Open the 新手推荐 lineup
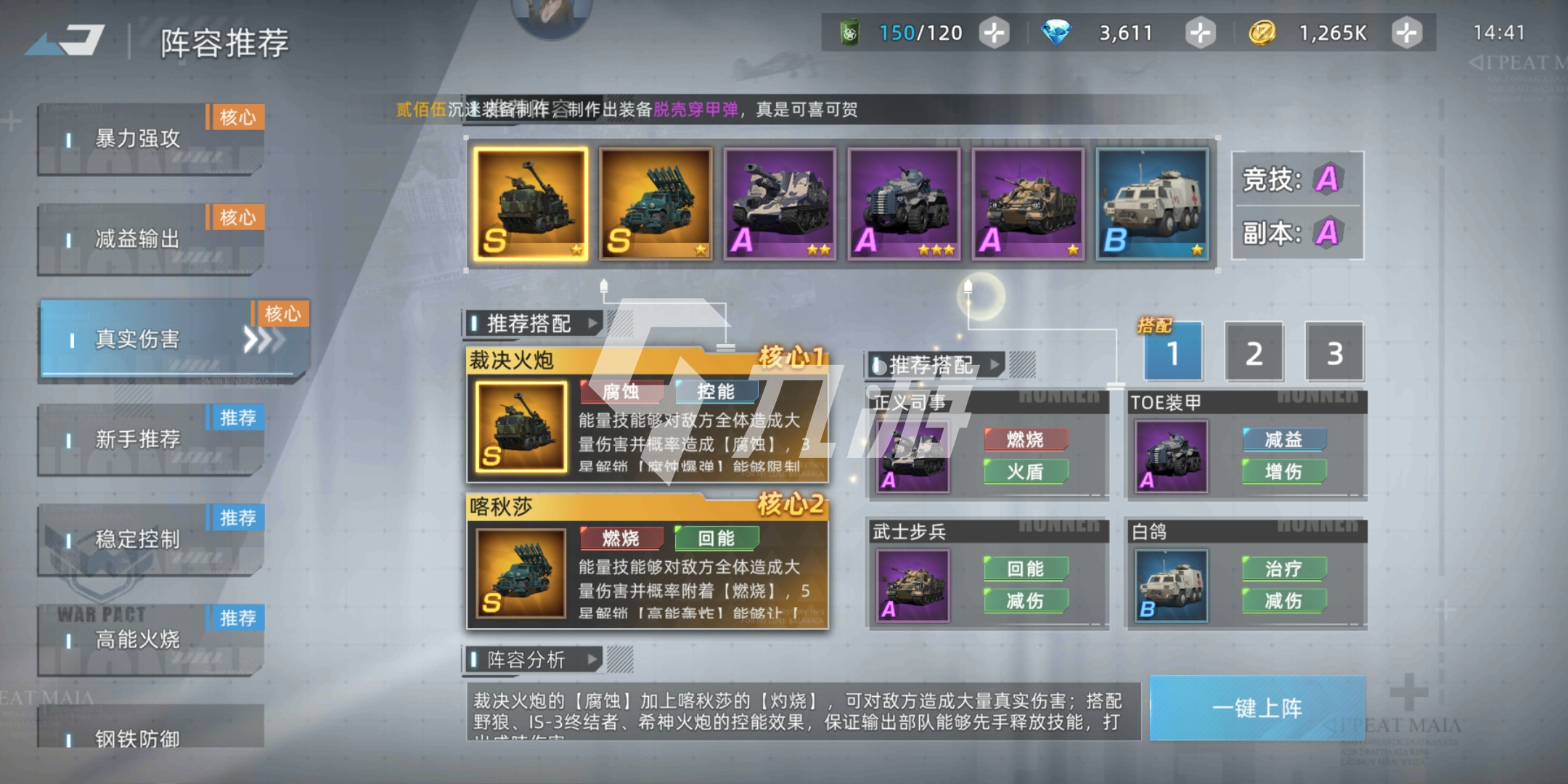The width and height of the screenshot is (1568, 784). pos(150,440)
